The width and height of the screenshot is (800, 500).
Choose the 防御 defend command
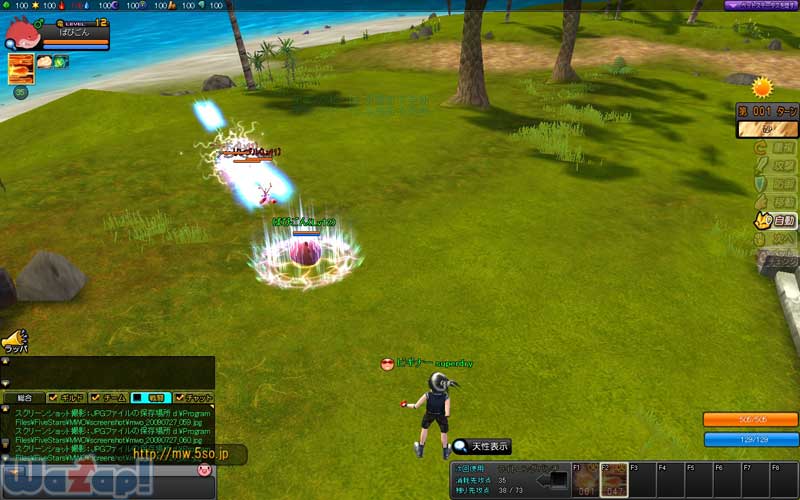click(x=775, y=184)
